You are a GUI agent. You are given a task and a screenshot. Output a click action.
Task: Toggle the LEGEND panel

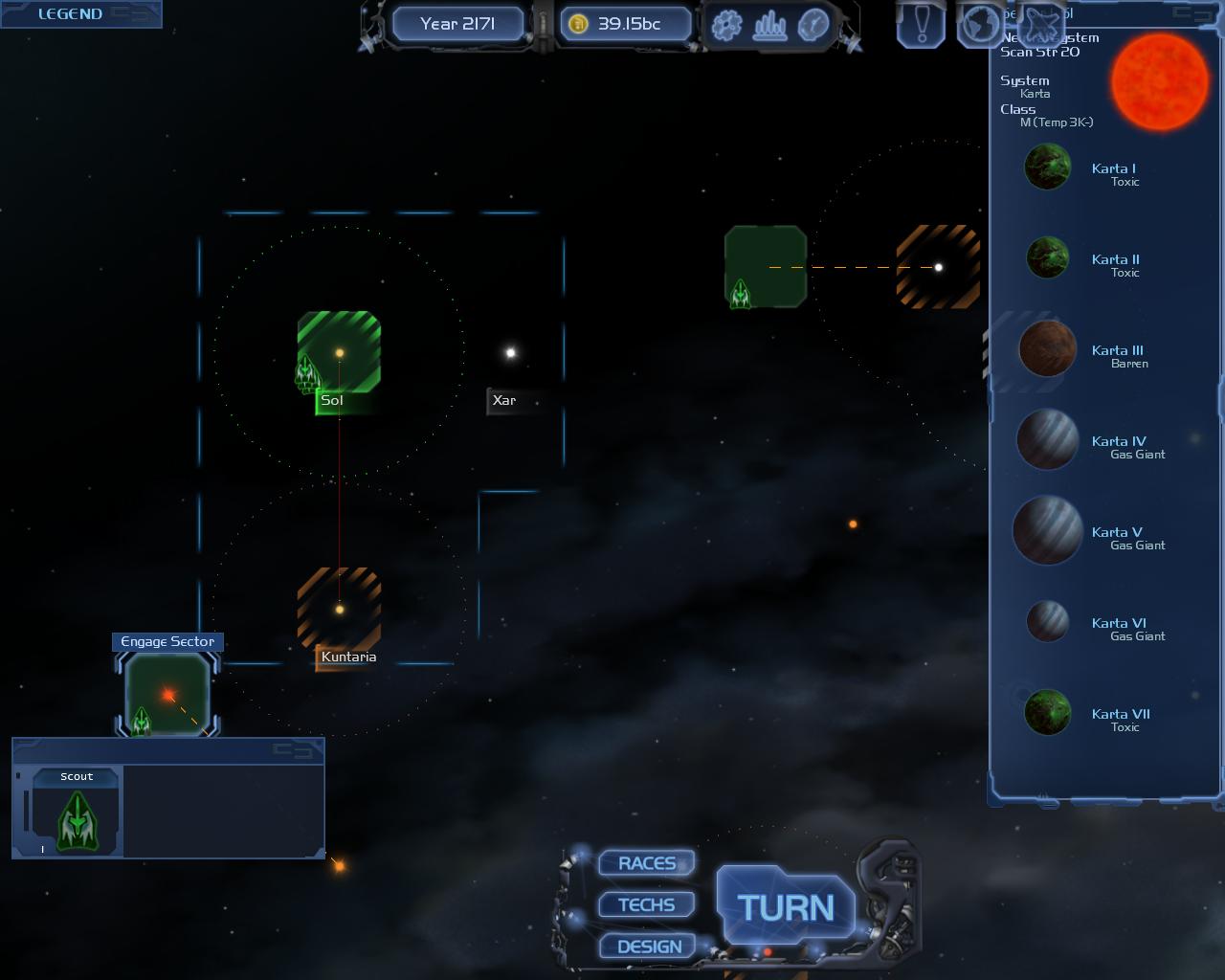coord(71,14)
